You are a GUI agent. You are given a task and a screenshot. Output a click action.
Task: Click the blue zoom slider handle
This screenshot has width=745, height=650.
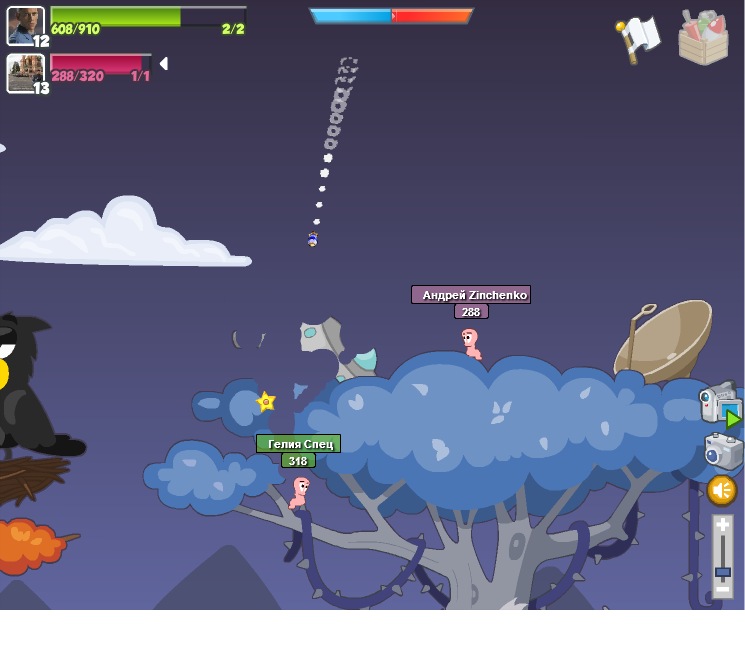click(722, 572)
